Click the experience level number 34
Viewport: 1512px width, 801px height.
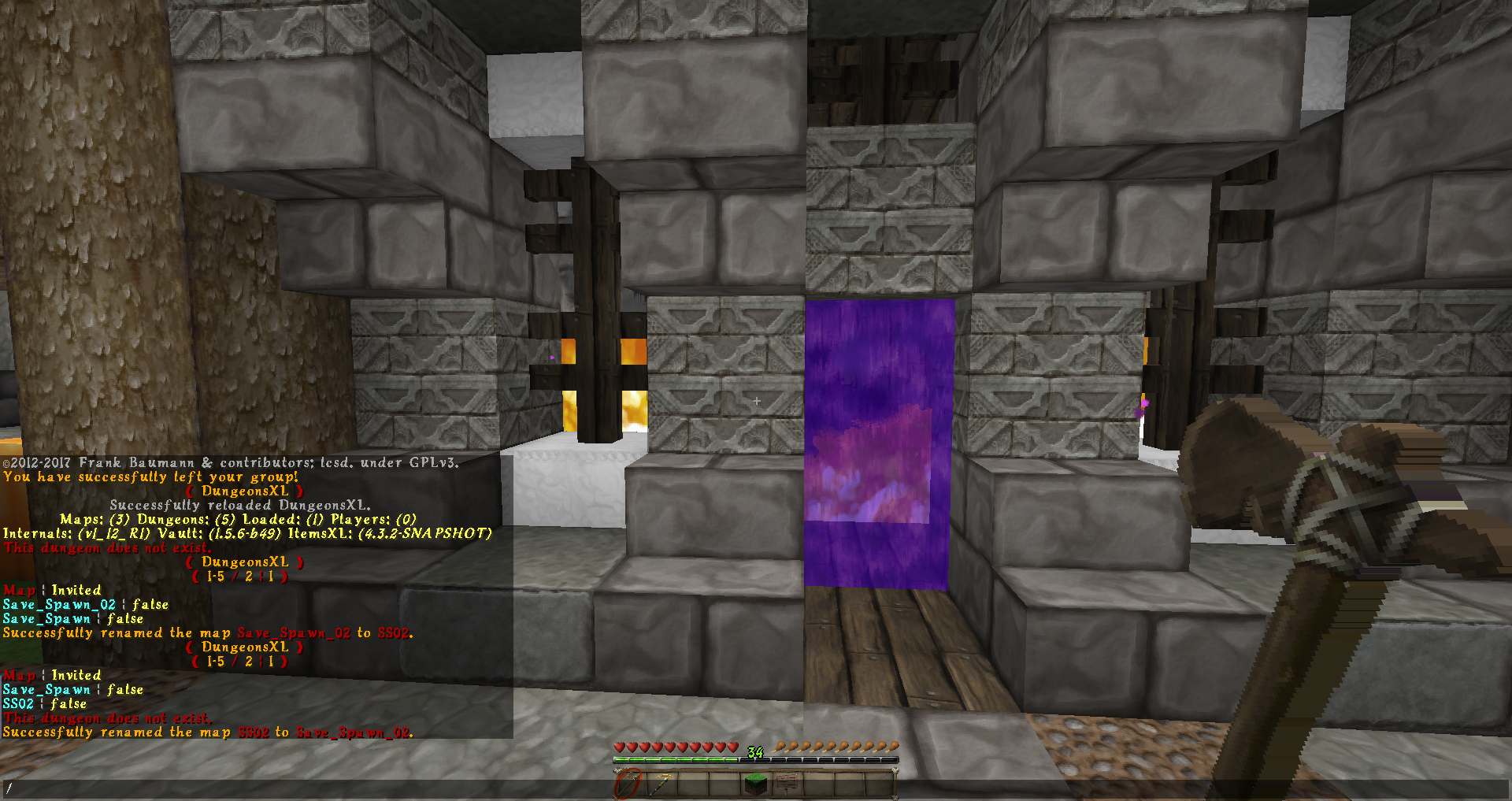[x=754, y=752]
